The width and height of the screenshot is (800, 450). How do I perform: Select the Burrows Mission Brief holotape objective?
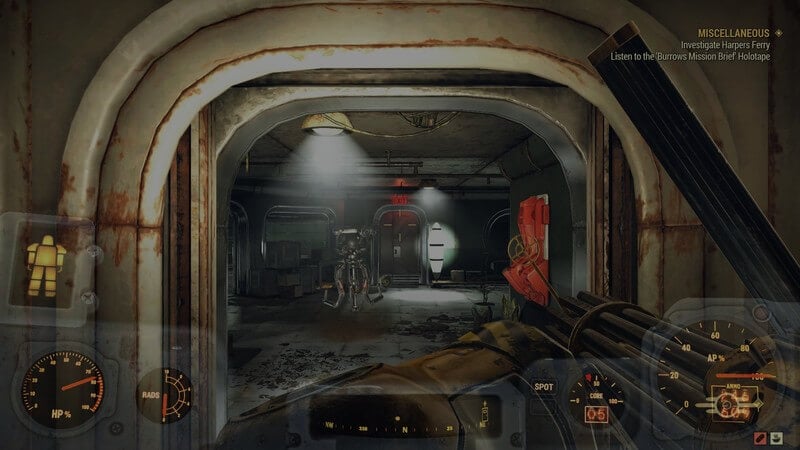click(x=705, y=57)
